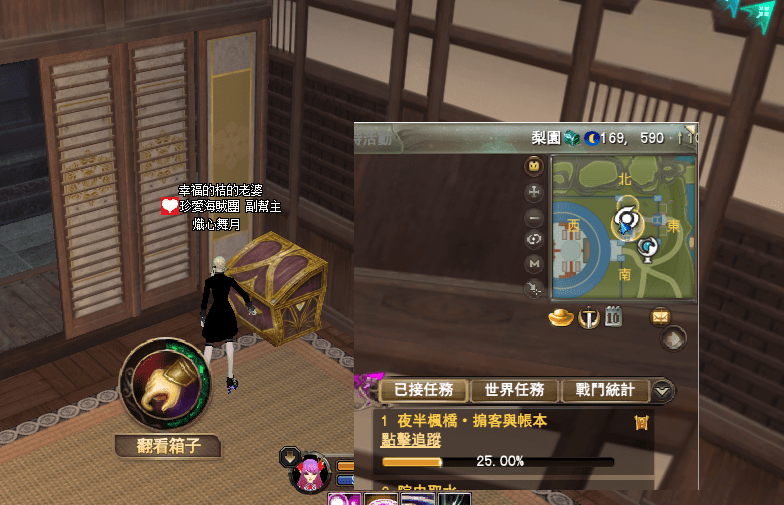Viewport: 784px width, 505px height.
Task: Click the topmost yellow minimap side button
Action: tap(535, 165)
